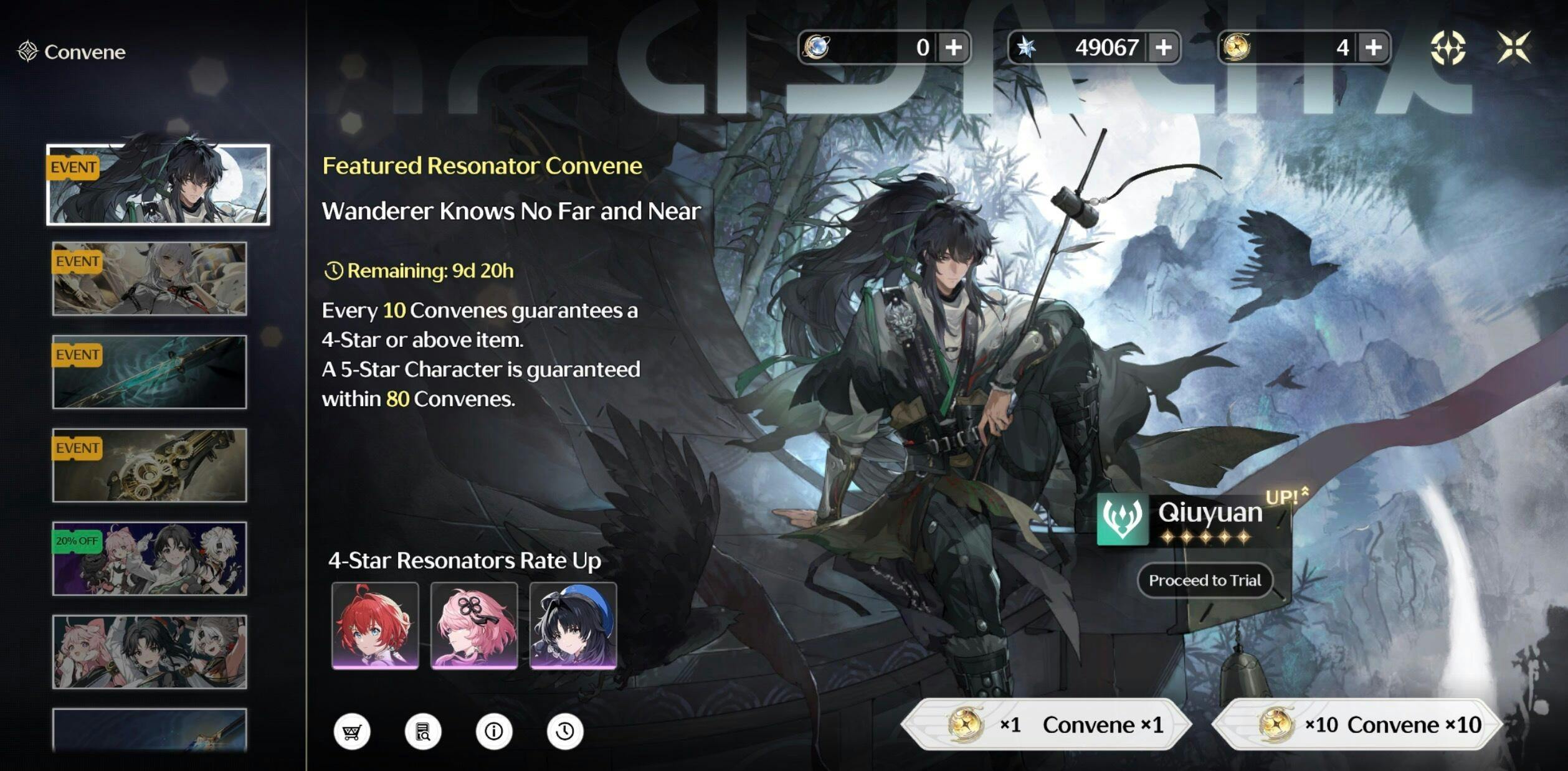Open the teal sword weapon event banner
The image size is (1568, 771).
click(x=150, y=372)
